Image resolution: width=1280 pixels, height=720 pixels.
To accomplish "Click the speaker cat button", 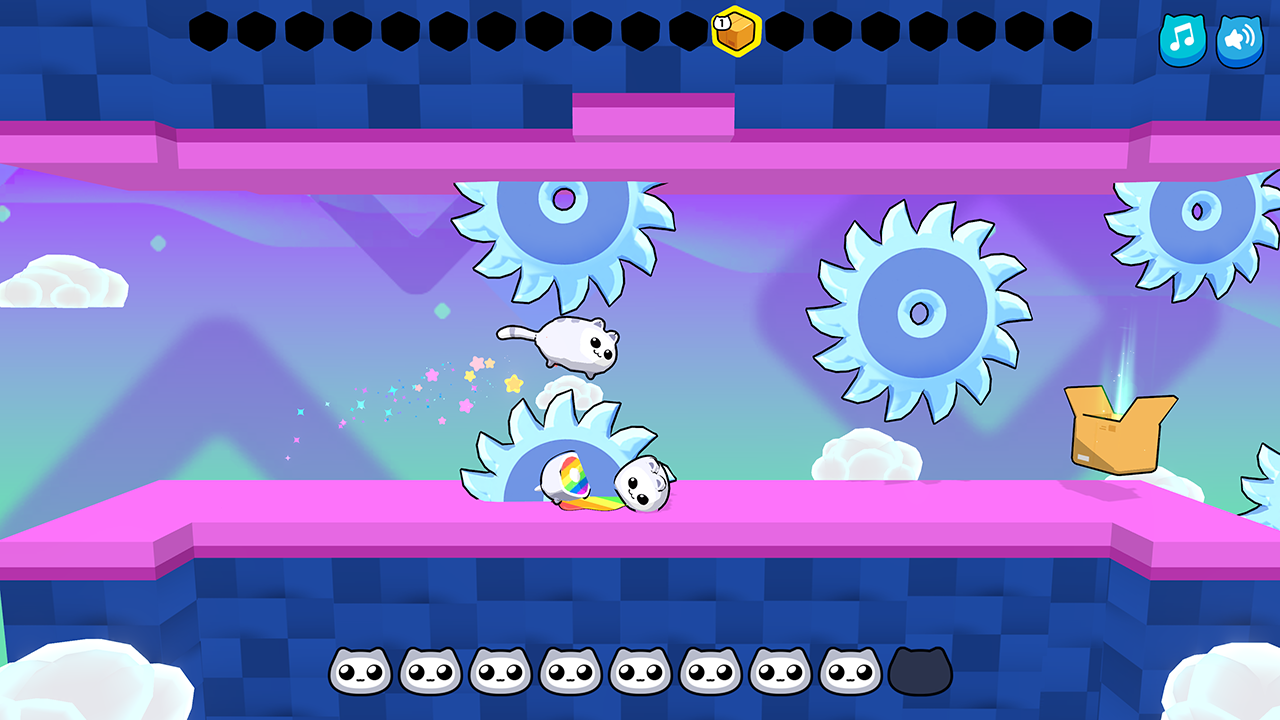I will [x=1238, y=41].
